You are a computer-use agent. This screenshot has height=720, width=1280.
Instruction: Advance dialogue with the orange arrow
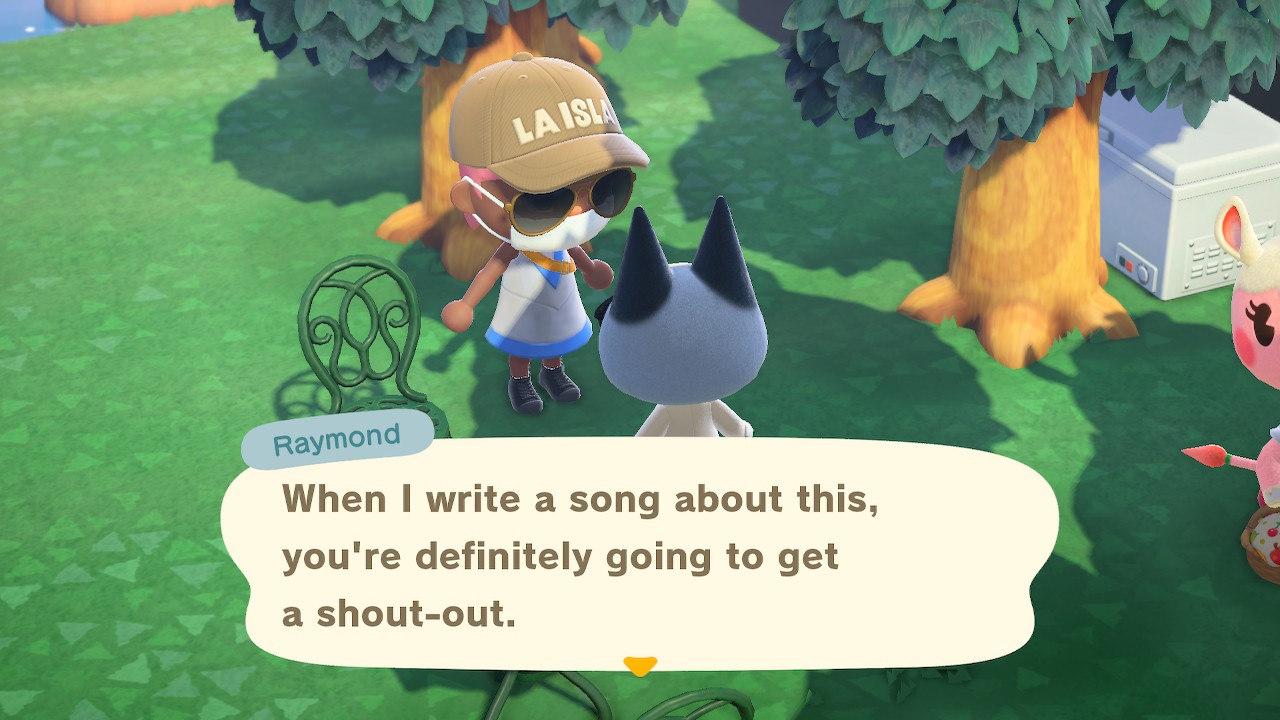tap(639, 665)
